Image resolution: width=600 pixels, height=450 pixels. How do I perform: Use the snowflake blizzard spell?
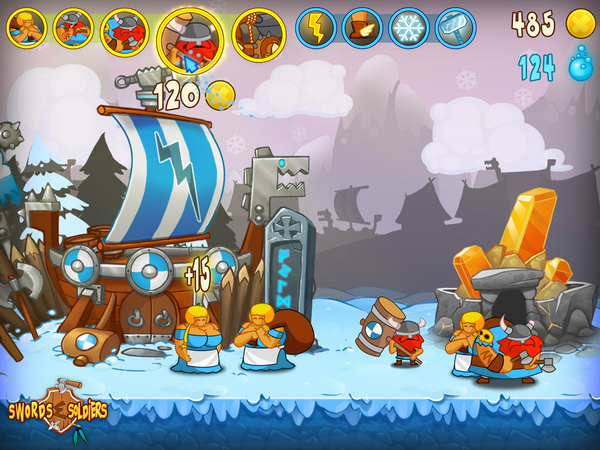click(x=408, y=28)
